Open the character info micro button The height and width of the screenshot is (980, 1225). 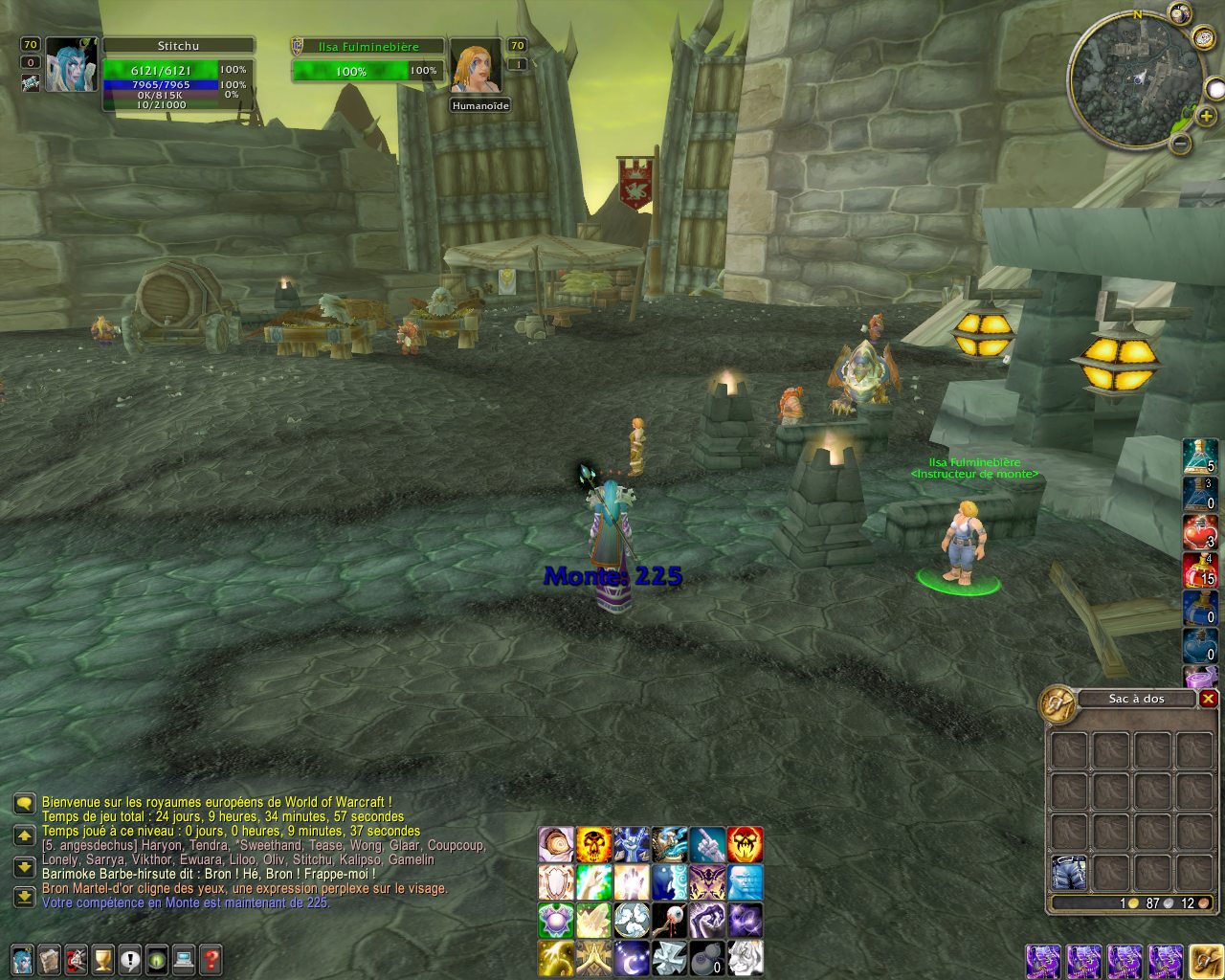tap(21, 958)
